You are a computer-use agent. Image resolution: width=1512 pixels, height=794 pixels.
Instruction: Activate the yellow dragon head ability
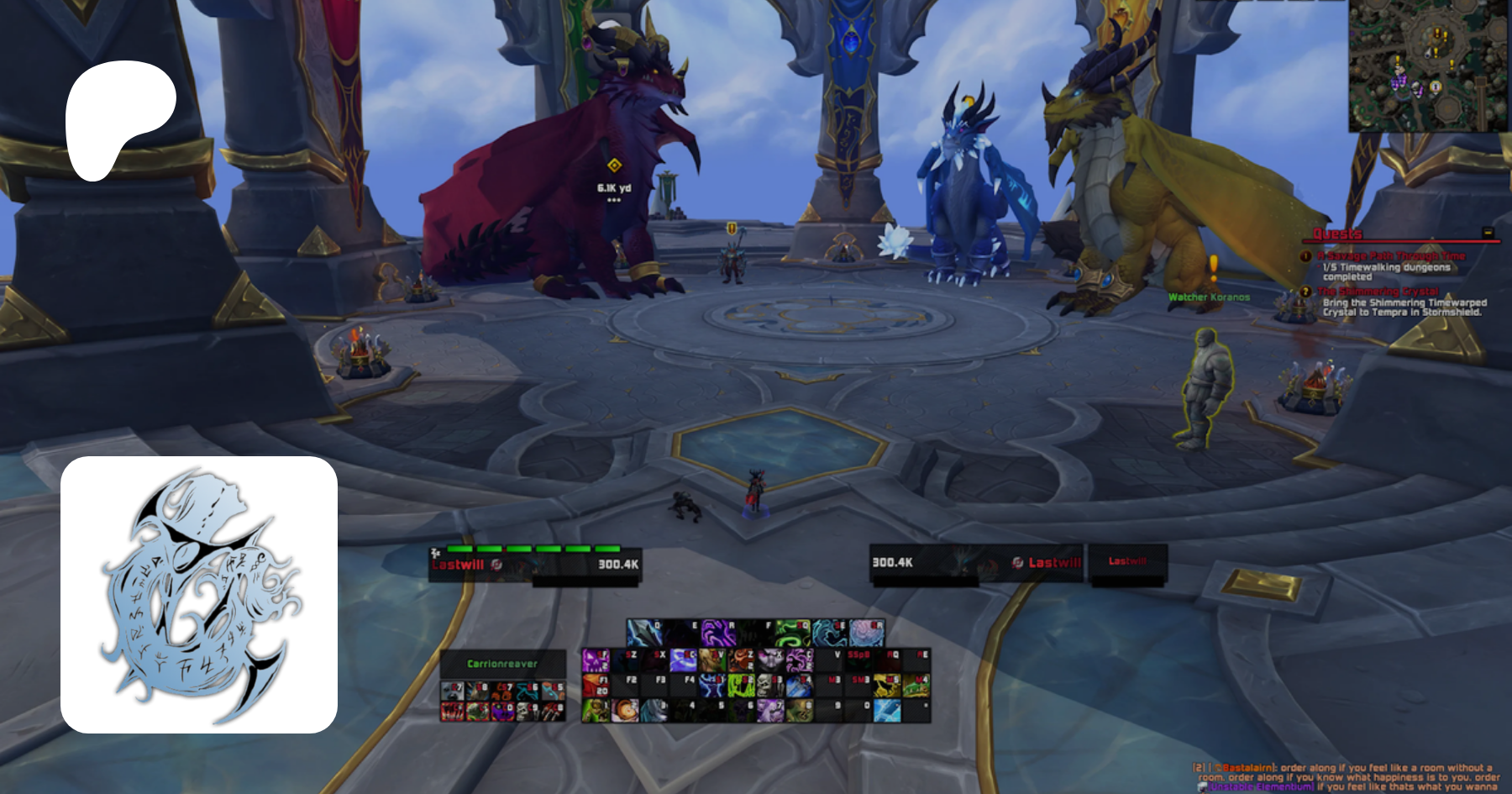[889, 686]
